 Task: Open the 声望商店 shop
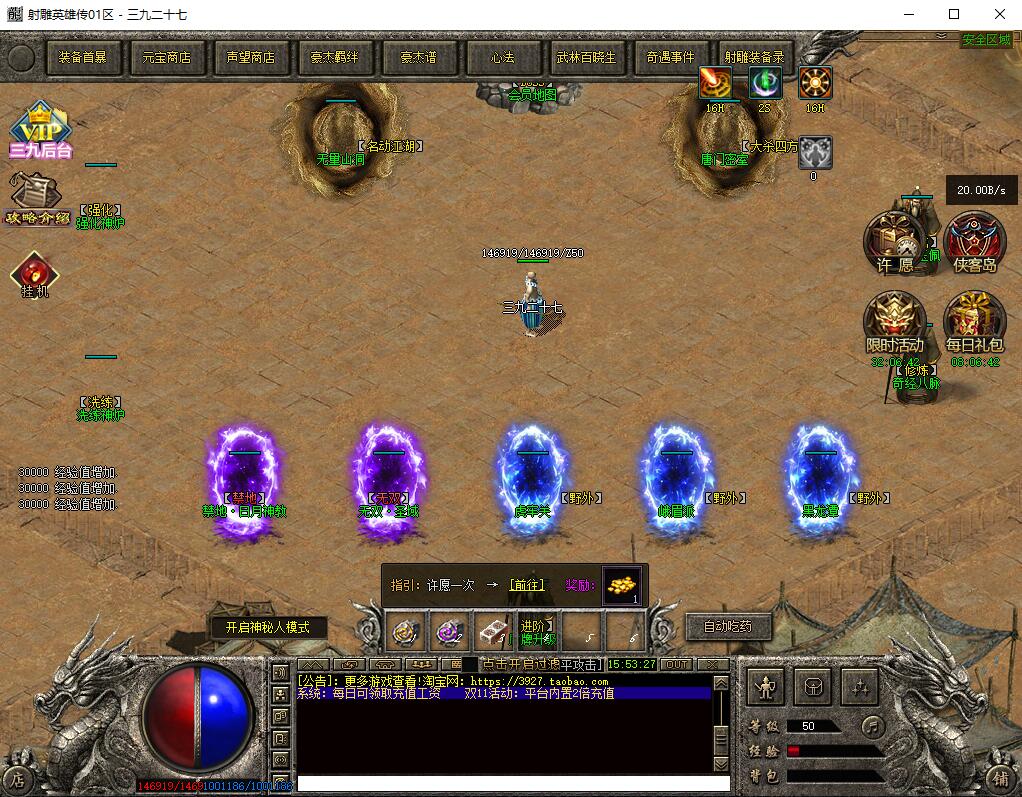coord(251,58)
